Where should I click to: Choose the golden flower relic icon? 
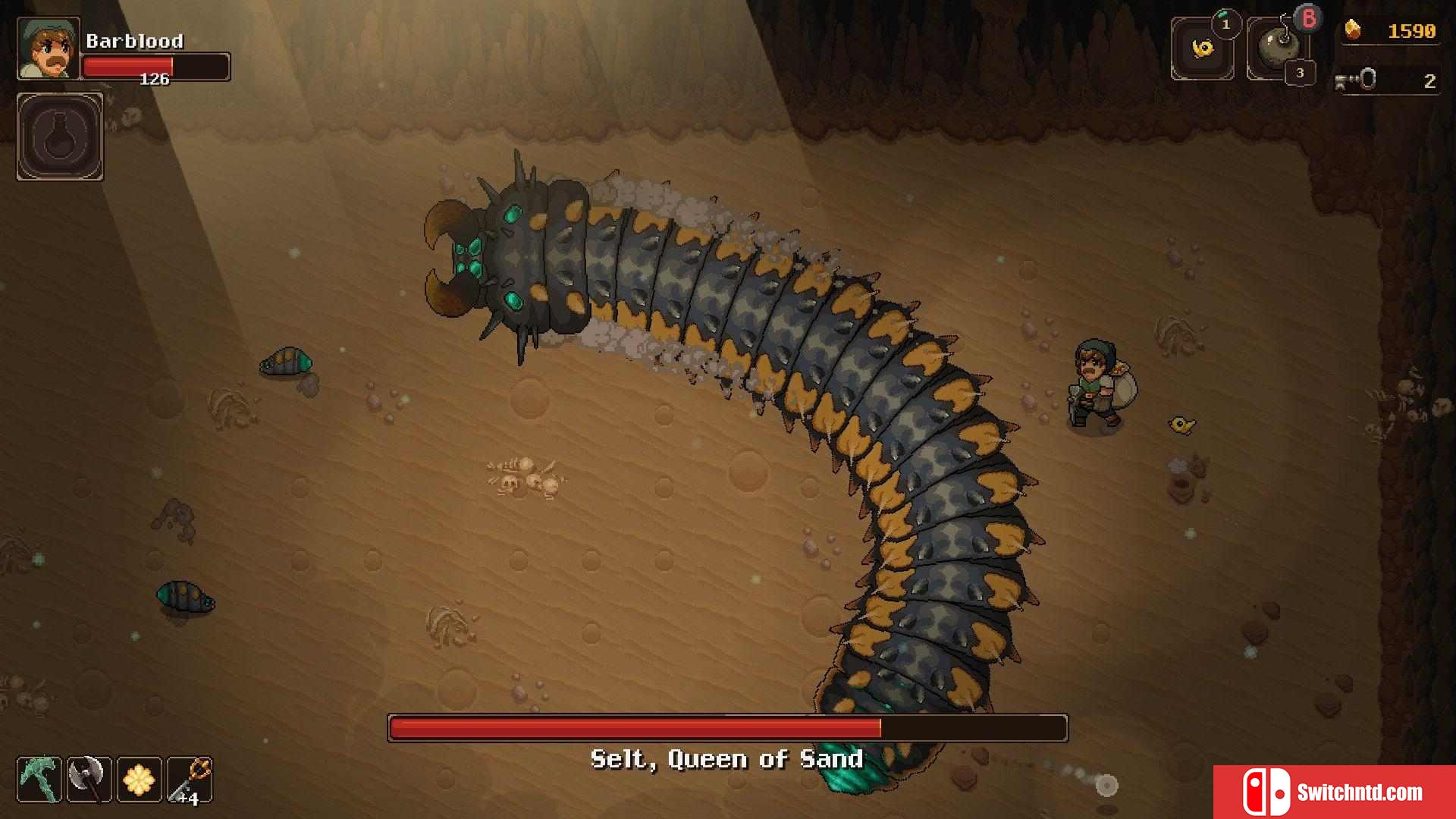pyautogui.click(x=139, y=780)
